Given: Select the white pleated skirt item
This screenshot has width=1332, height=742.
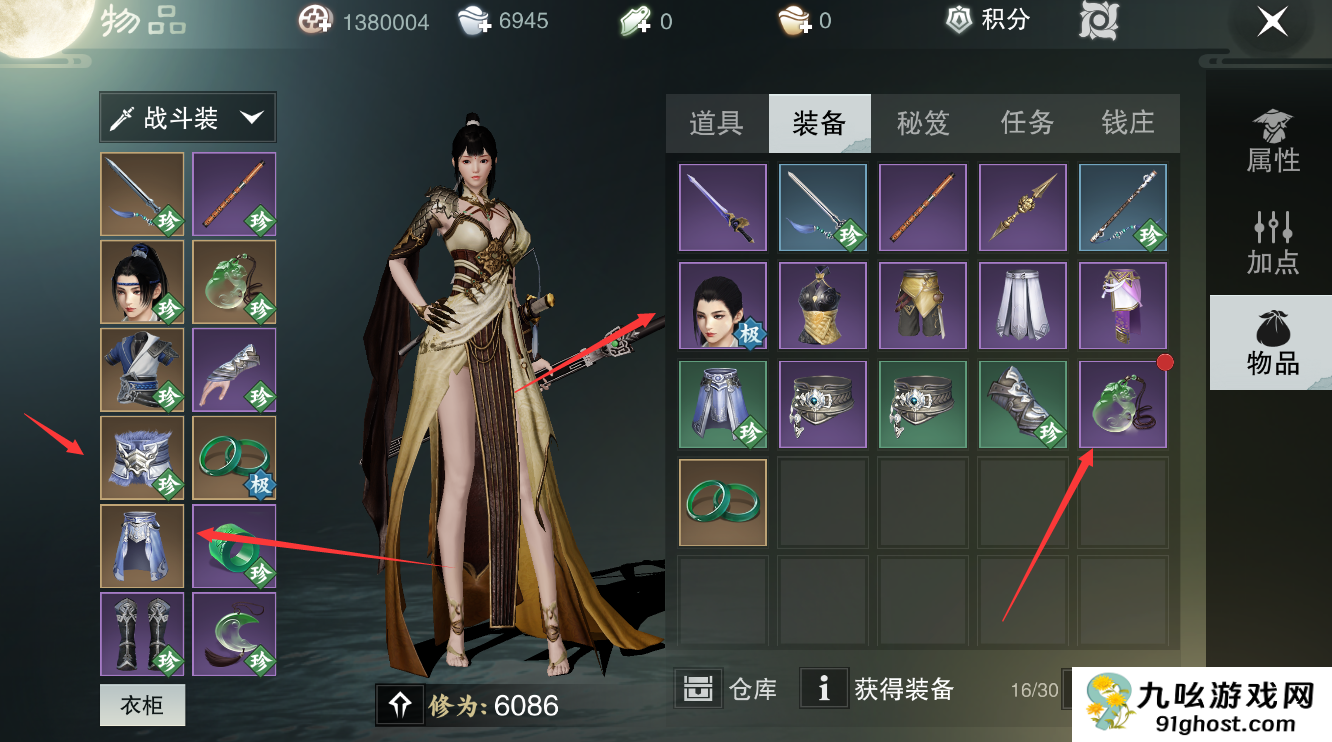Looking at the screenshot, I should (x=1023, y=306).
